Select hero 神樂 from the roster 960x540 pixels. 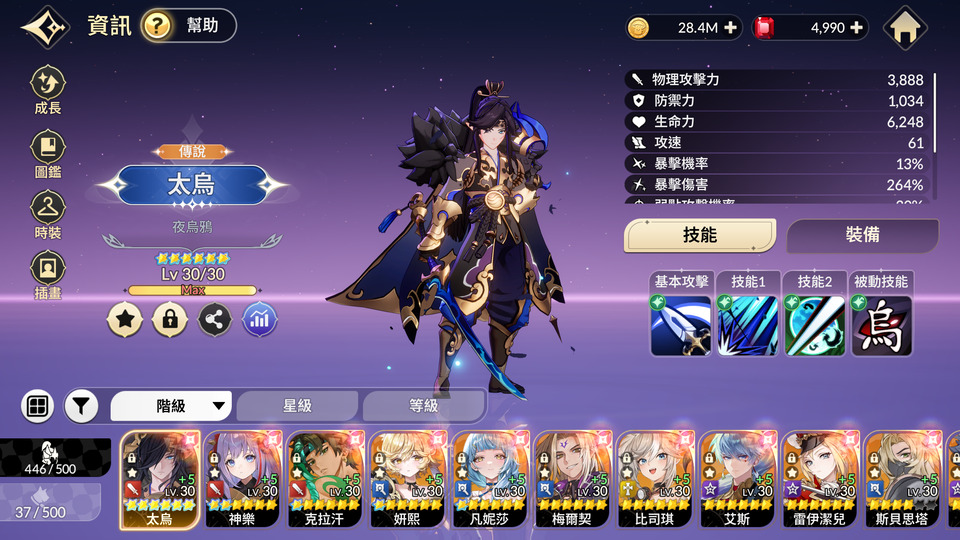(242, 478)
